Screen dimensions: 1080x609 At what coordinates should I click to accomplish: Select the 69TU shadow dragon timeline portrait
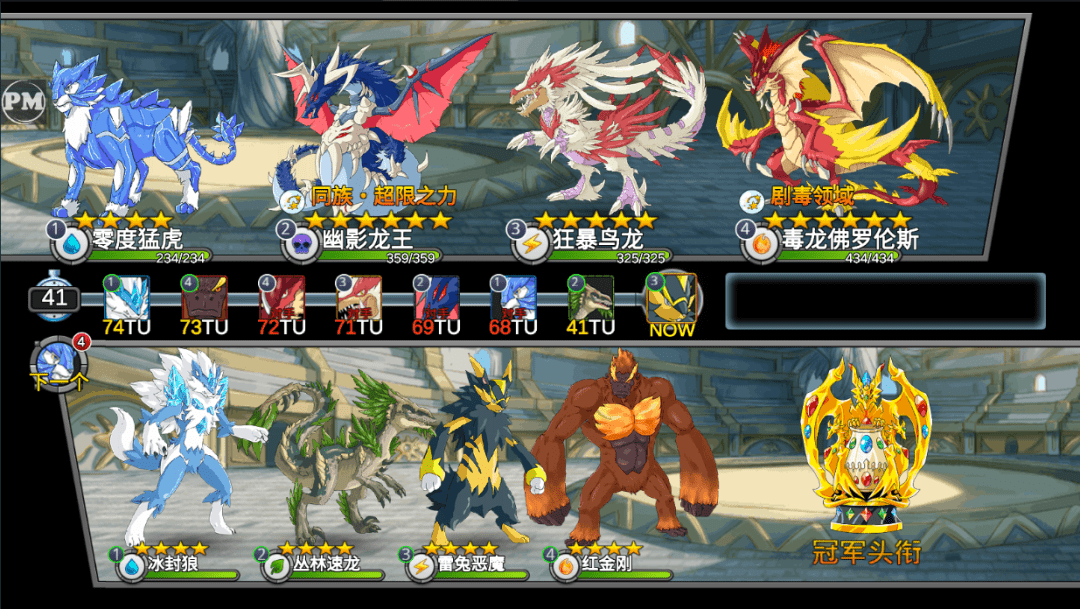437,297
